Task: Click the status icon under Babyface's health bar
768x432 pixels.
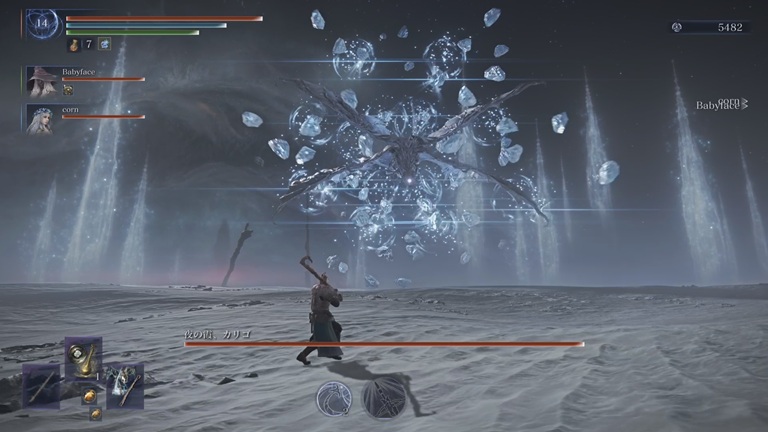Action: tap(68, 90)
